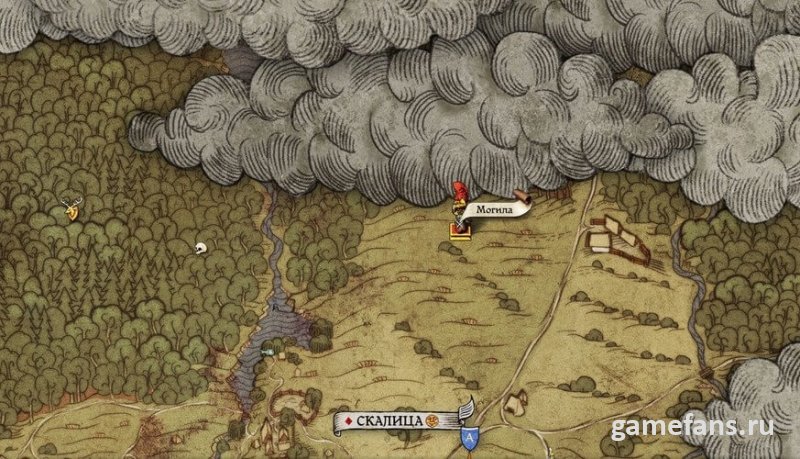Select the small marker beside the pond
The image size is (800, 459).
[268, 351]
